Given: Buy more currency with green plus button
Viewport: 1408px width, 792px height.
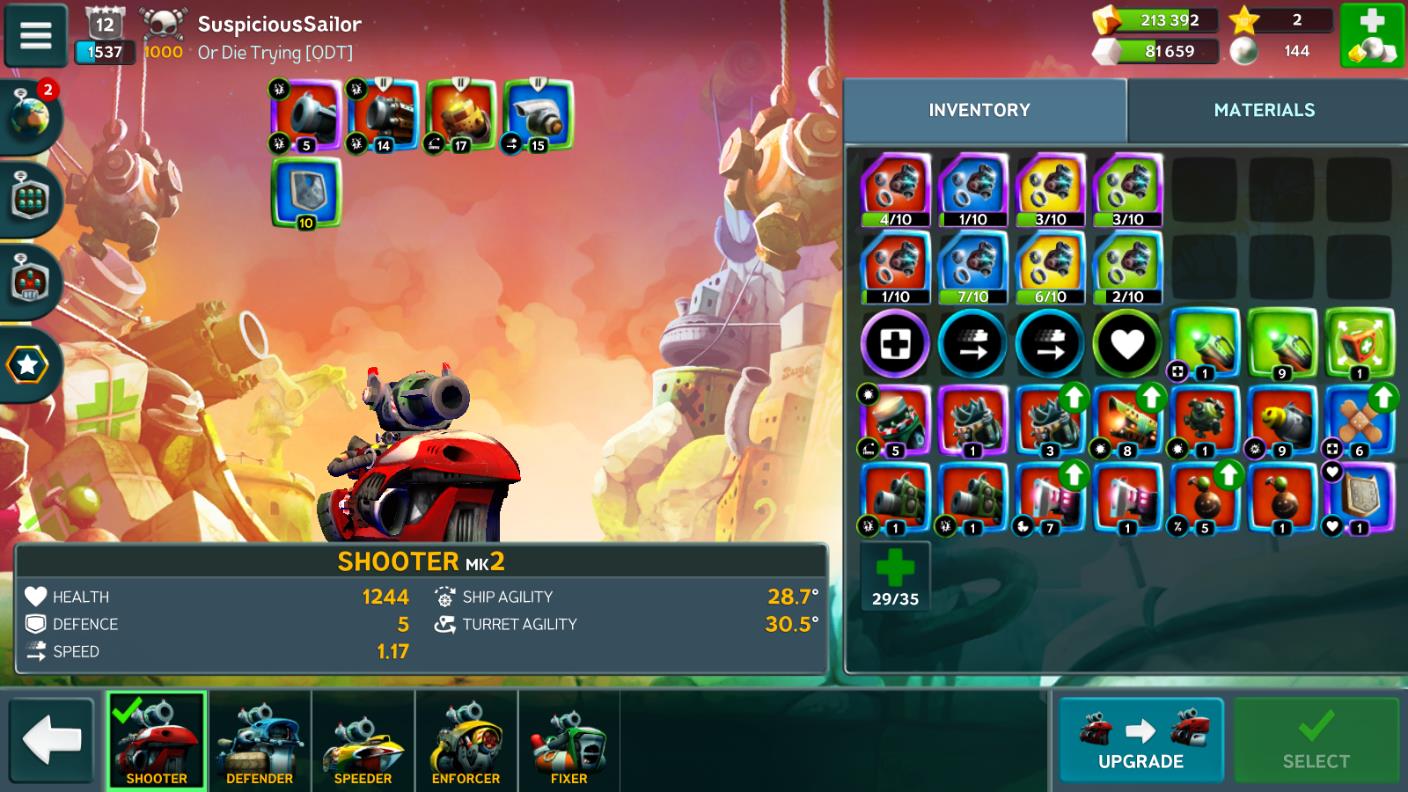Looking at the screenshot, I should [1372, 36].
